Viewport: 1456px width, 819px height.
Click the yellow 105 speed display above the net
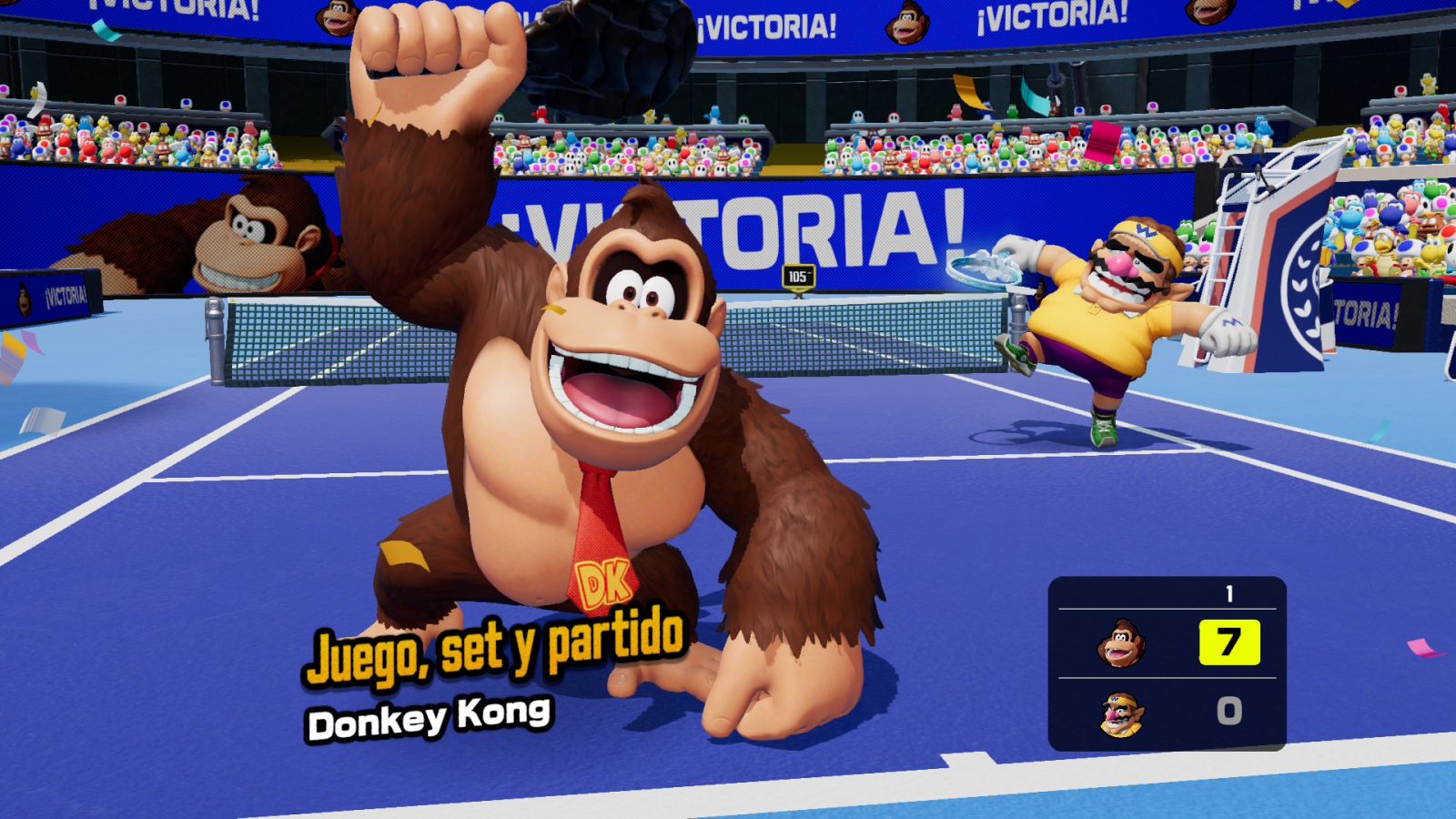(x=797, y=275)
